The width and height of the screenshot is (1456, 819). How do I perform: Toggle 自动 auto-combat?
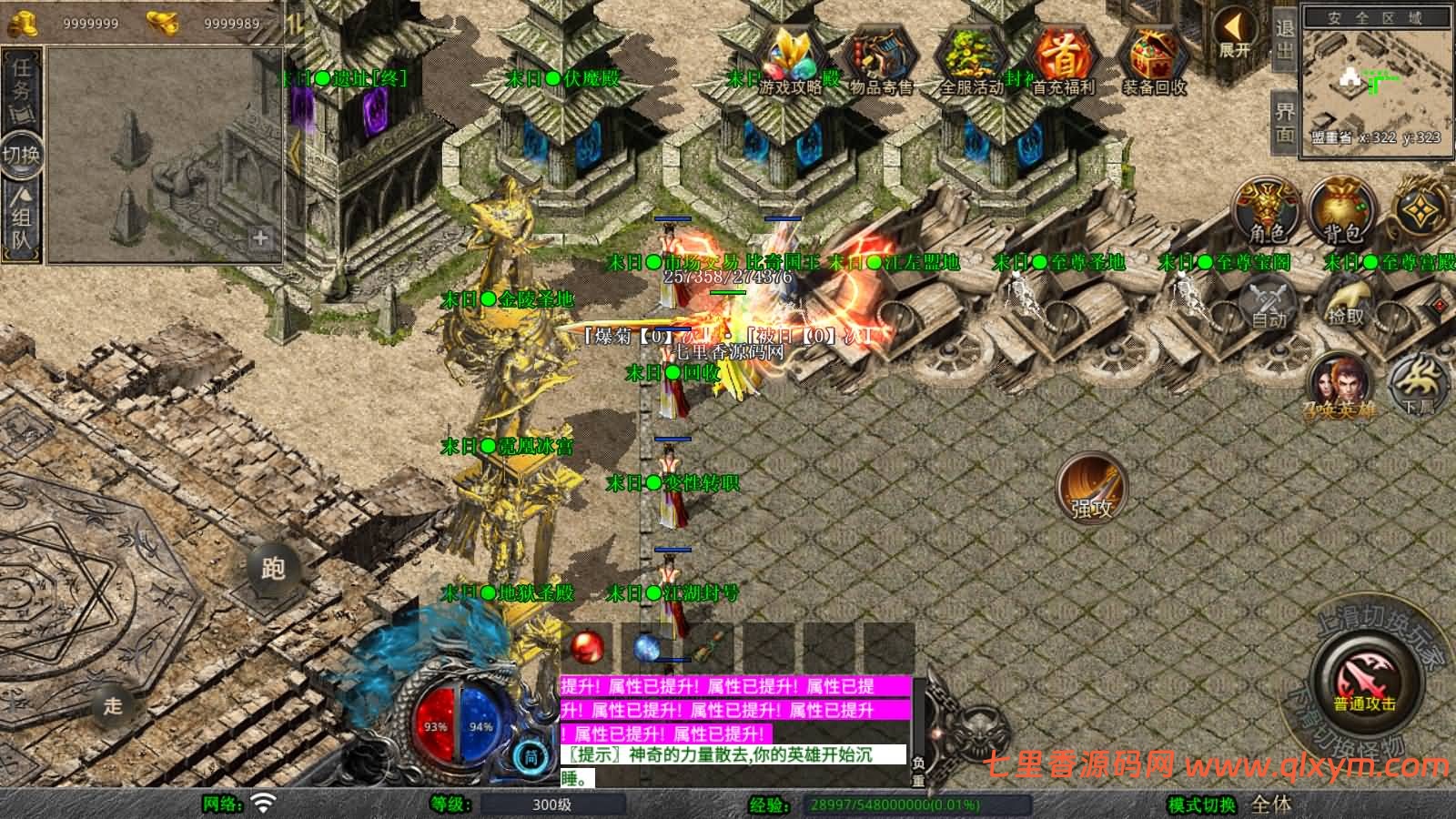point(1269,303)
